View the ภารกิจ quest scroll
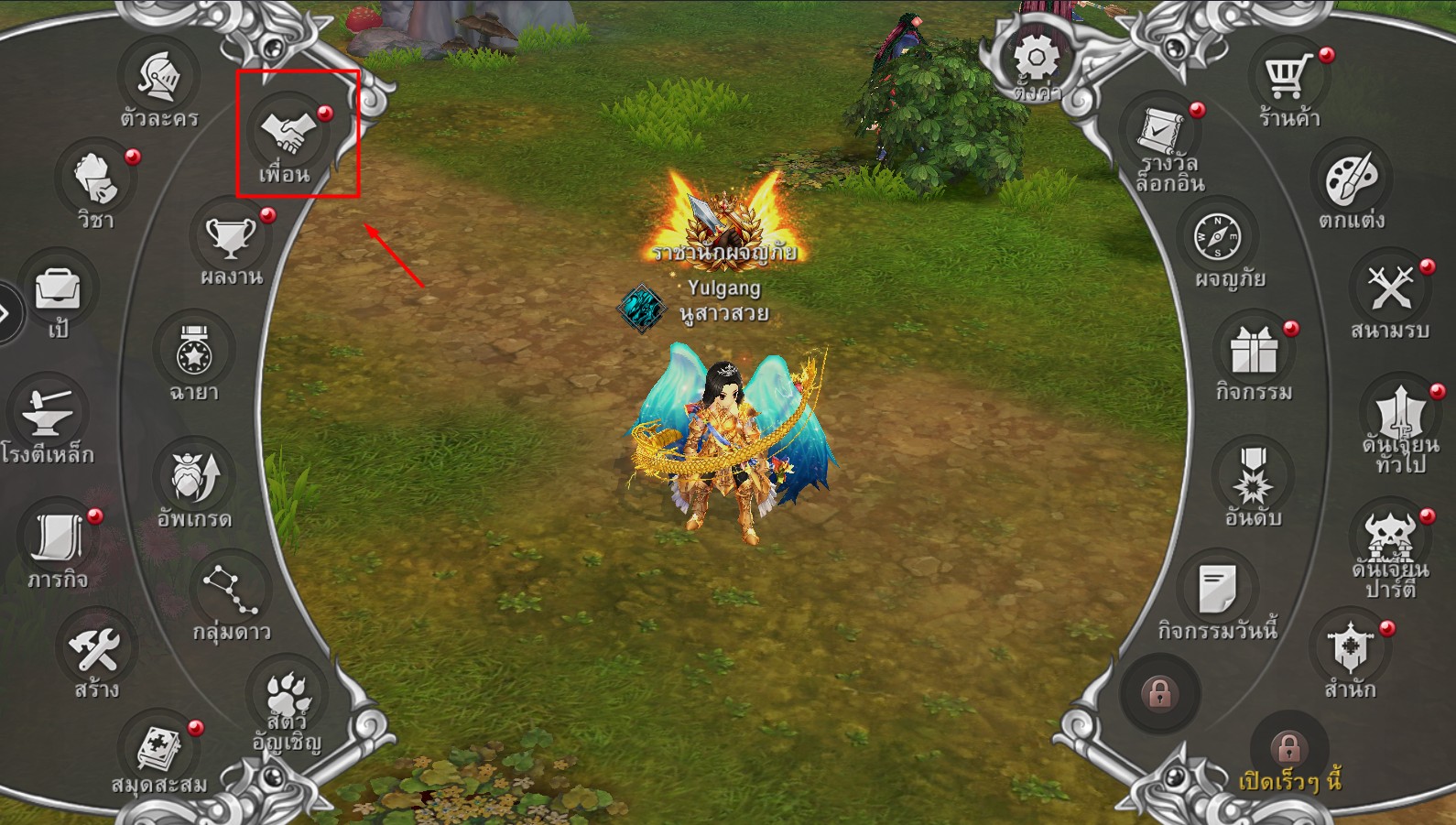Viewport: 1456px width, 825px height. pyautogui.click(x=57, y=538)
